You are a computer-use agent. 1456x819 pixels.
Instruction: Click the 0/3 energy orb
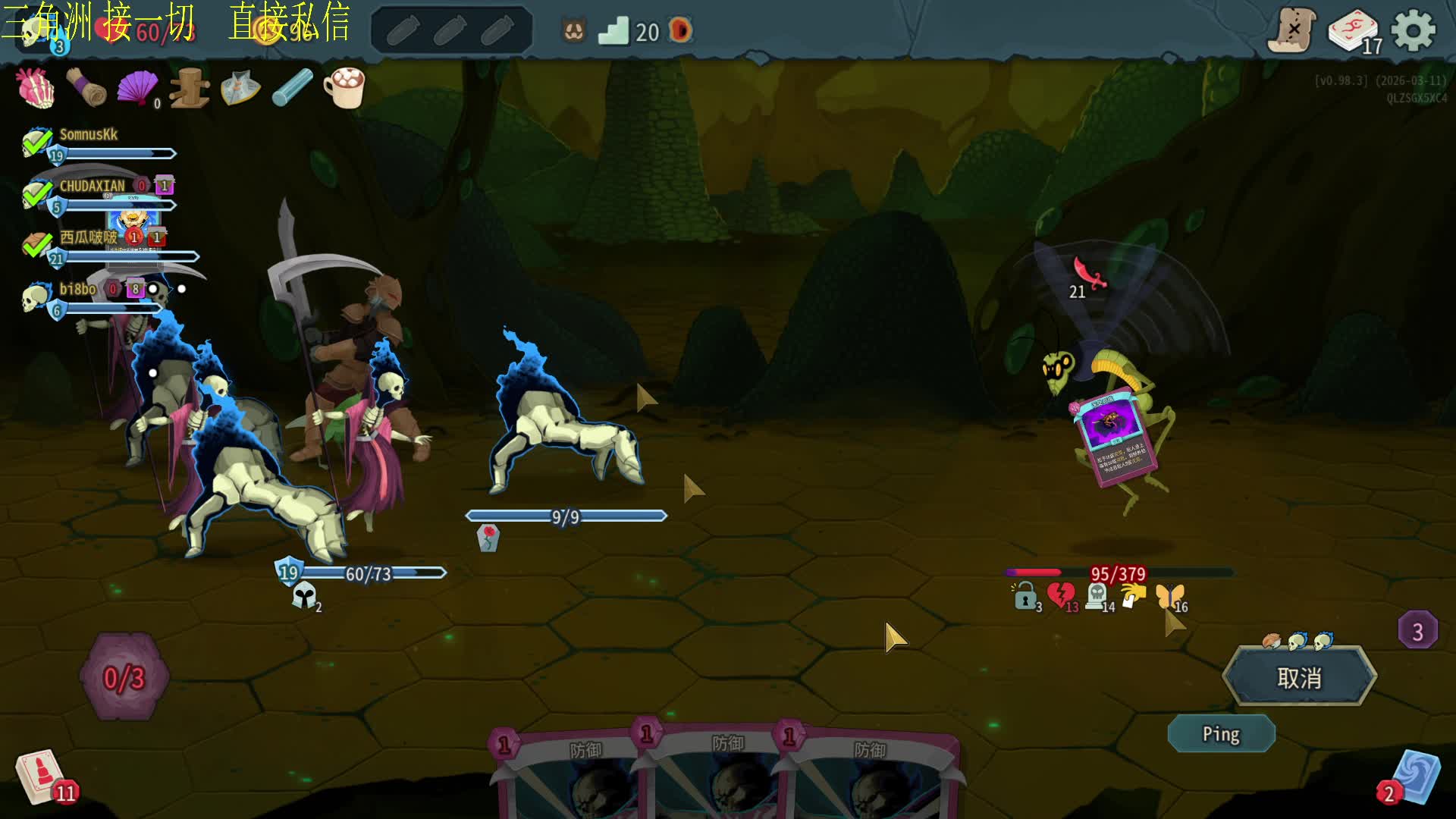[124, 677]
